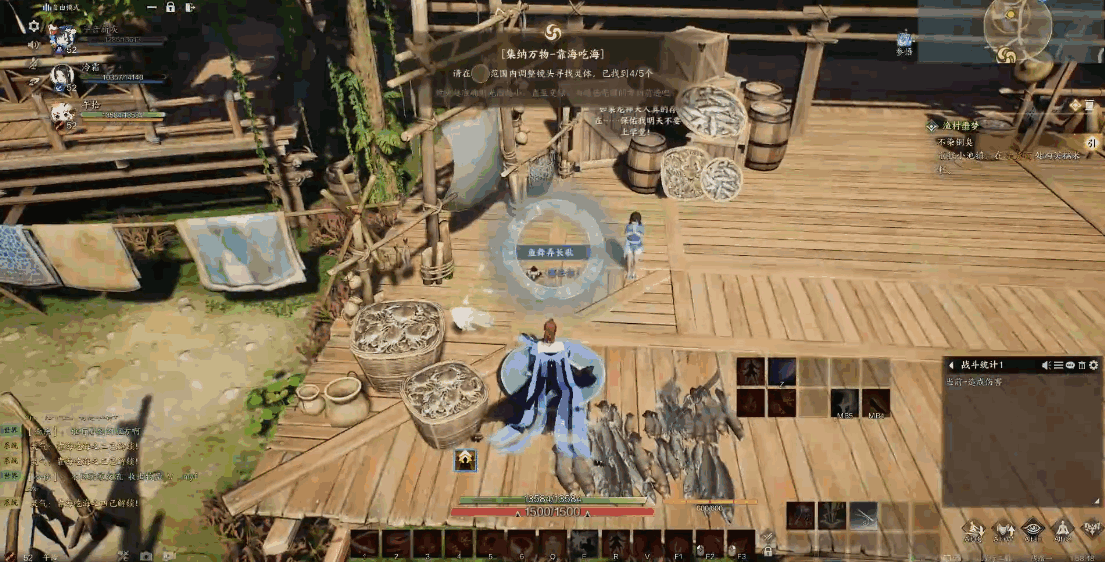The width and height of the screenshot is (1105, 562).
Task: Select party member 冷霜's portrait
Action: [x=61, y=75]
